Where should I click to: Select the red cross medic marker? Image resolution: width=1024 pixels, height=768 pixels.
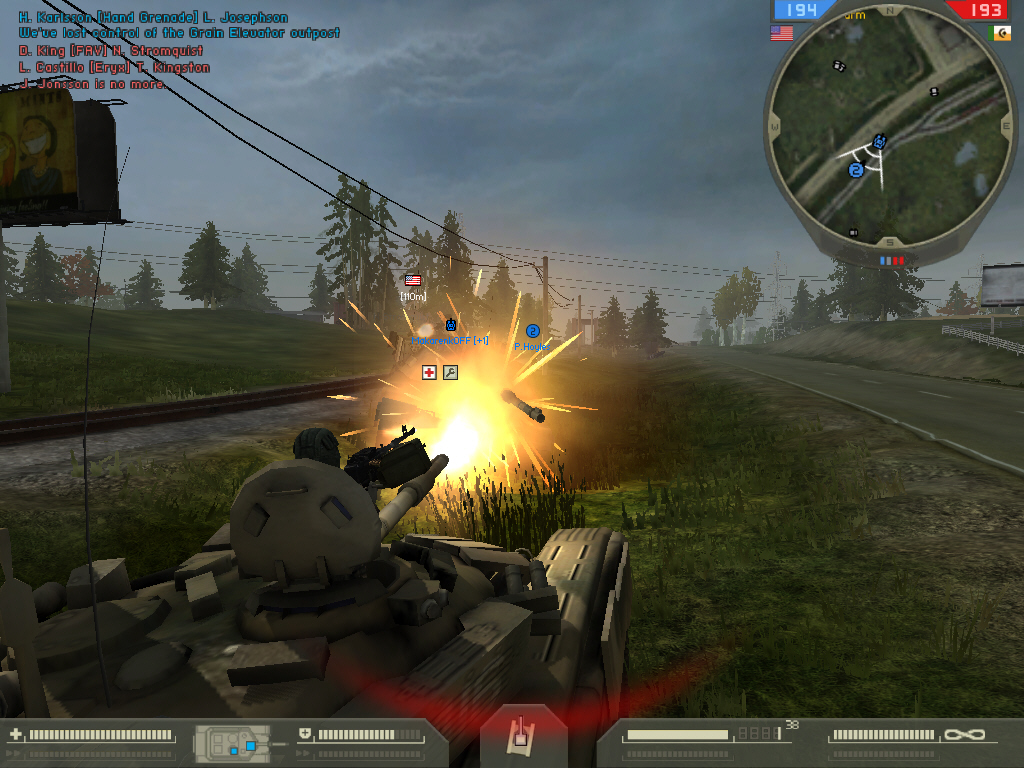(429, 372)
